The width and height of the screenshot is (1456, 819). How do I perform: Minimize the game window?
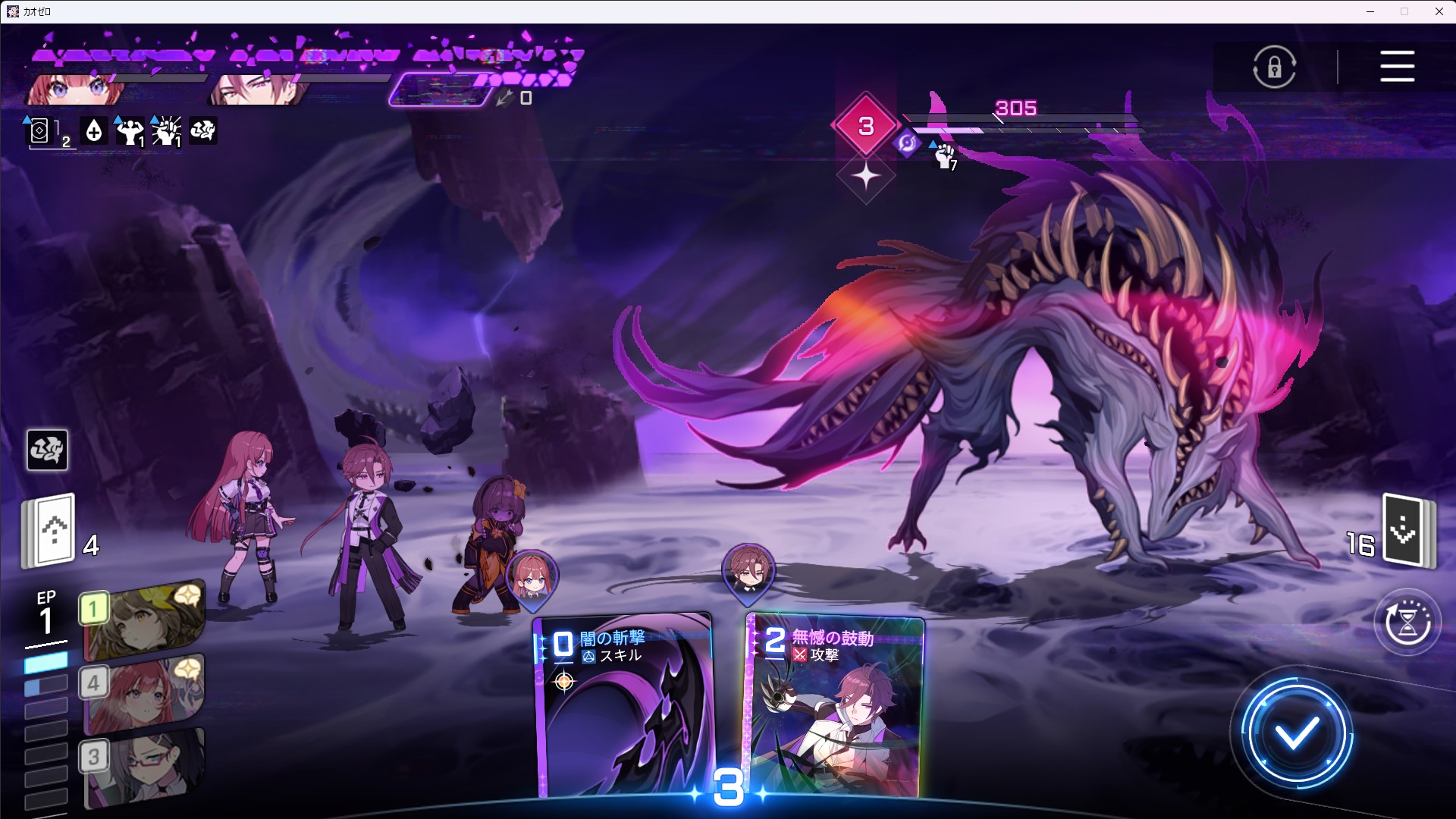(x=1370, y=11)
